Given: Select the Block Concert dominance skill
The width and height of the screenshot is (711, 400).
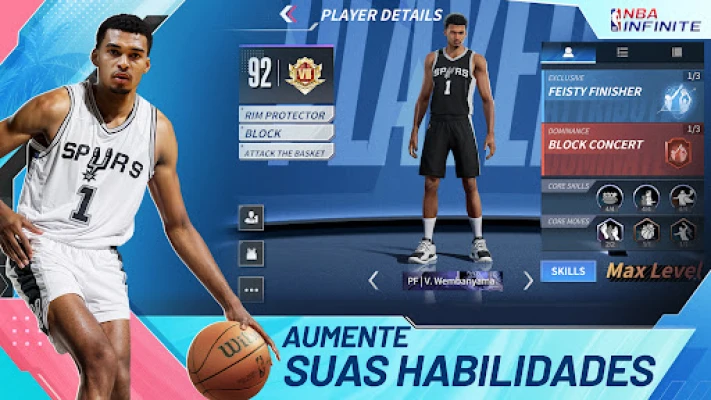Looking at the screenshot, I should tap(622, 147).
